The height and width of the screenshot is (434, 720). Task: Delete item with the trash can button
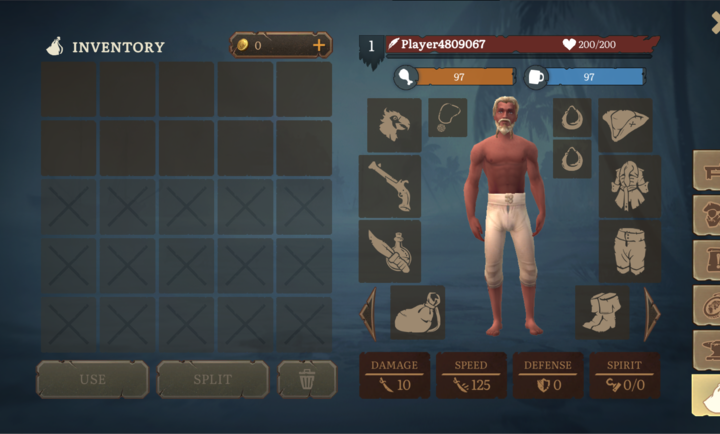point(307,380)
